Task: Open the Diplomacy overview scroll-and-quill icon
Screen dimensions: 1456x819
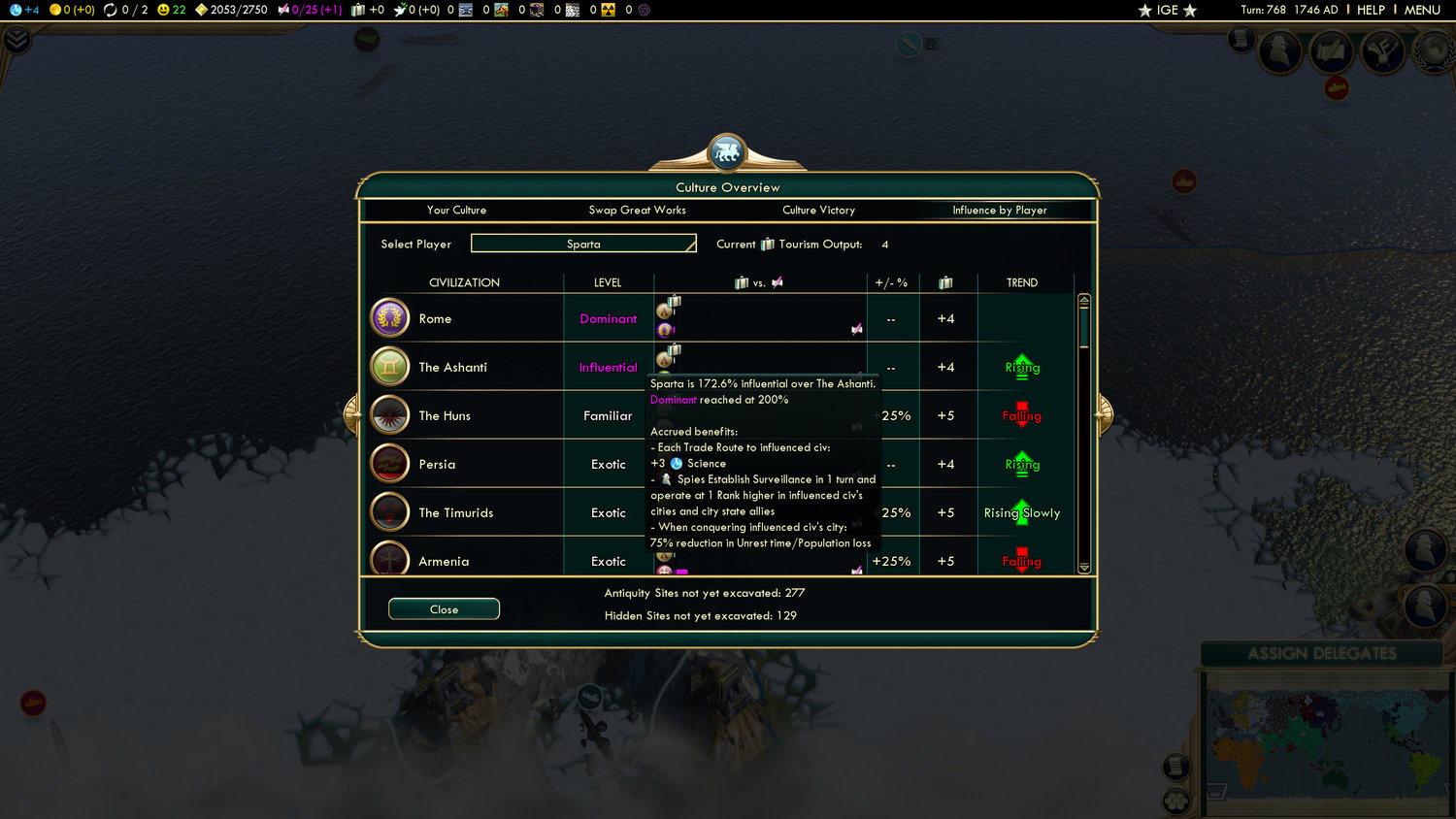Action: click(x=1332, y=50)
